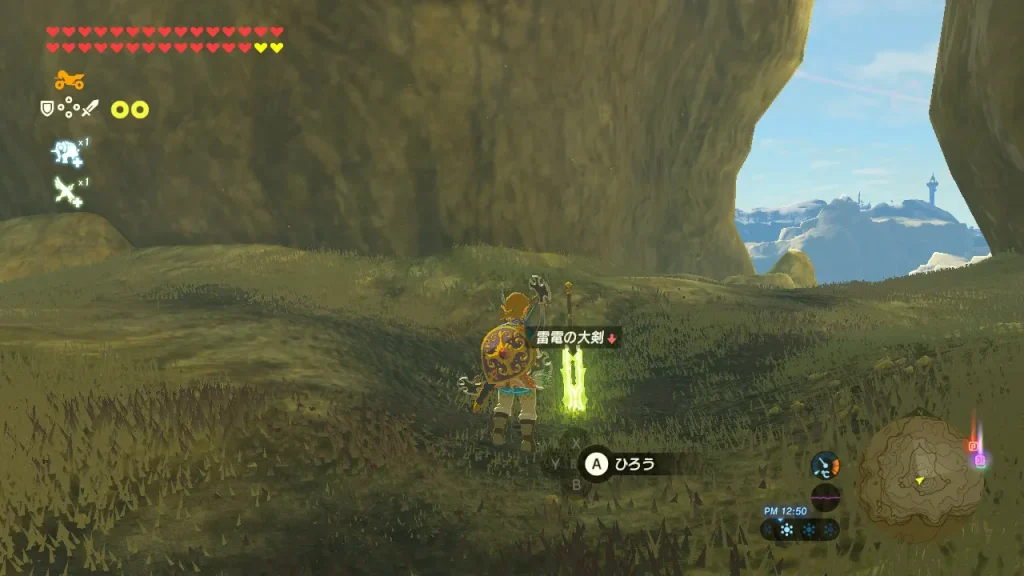
Task: Select the red map marker on the minimap
Action: click(972, 446)
